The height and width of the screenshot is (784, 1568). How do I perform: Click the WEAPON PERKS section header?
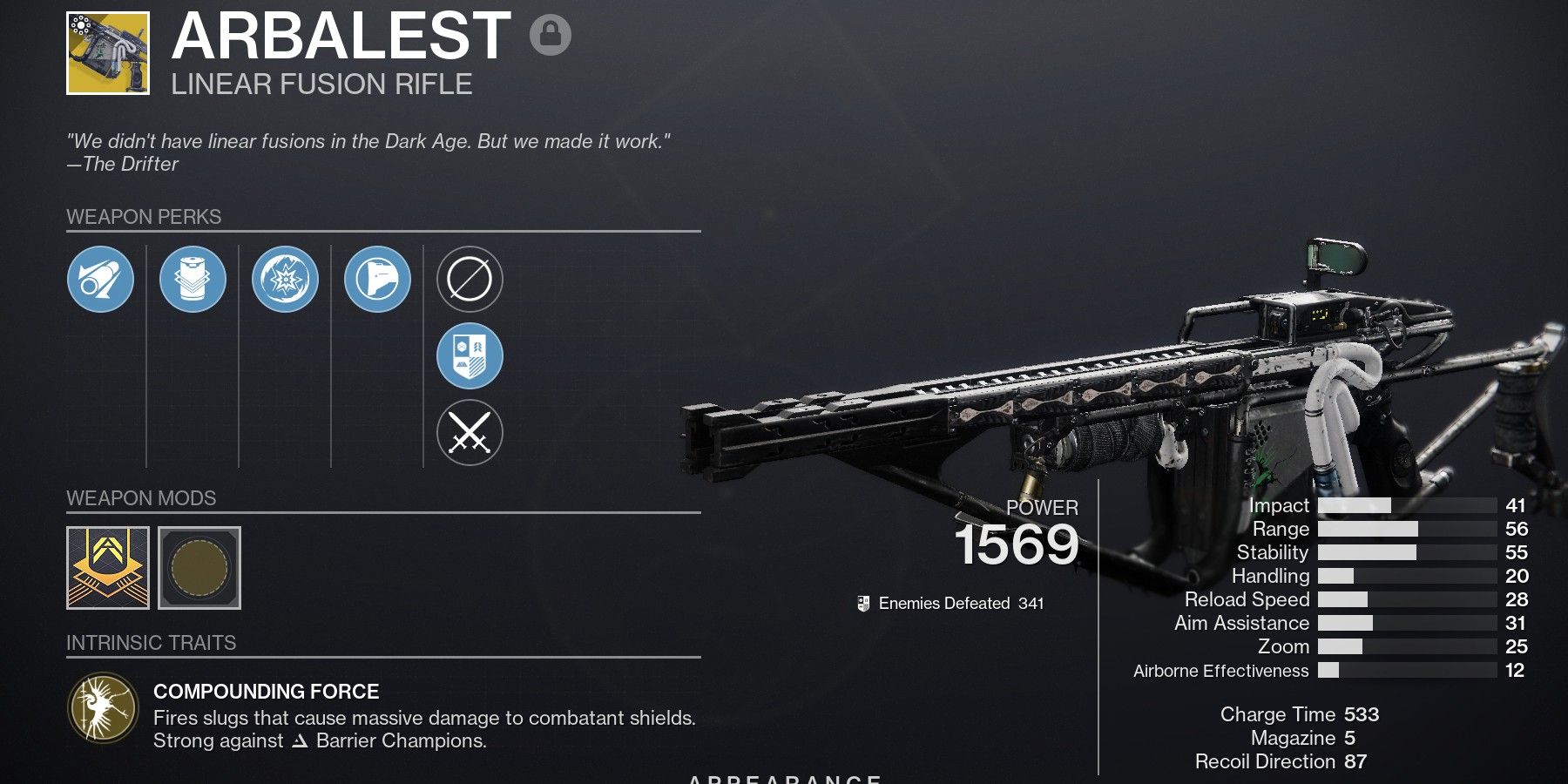[143, 217]
